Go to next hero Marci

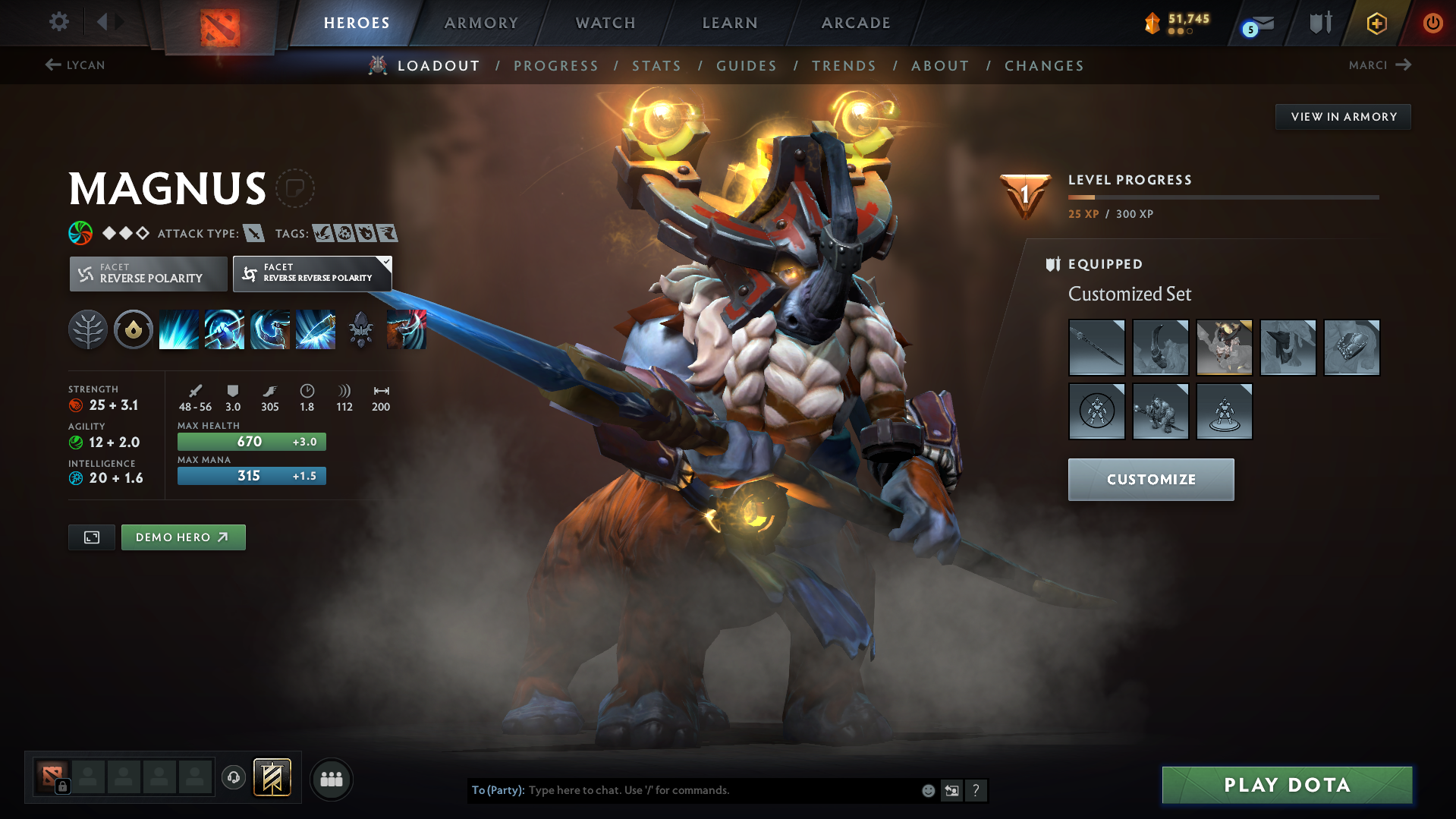pyautogui.click(x=1379, y=65)
